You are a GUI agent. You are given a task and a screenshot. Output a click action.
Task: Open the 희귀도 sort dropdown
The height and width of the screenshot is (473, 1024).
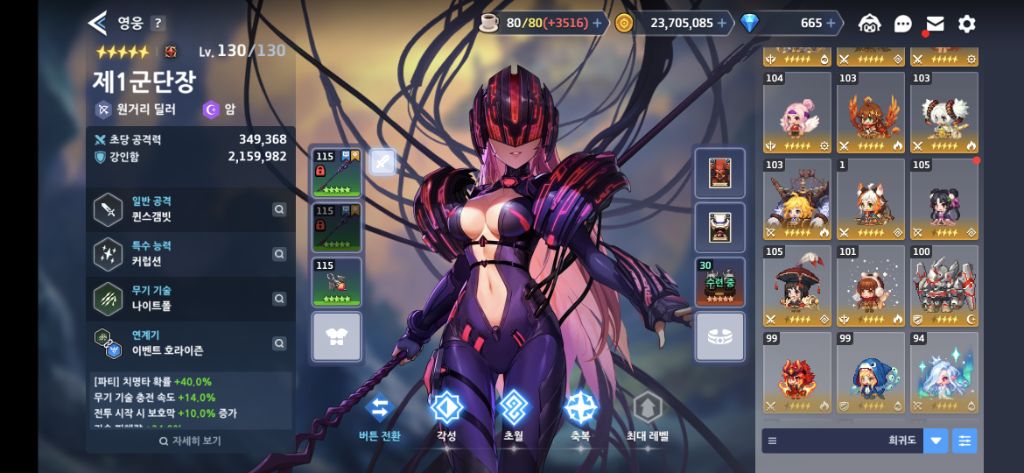tap(936, 440)
